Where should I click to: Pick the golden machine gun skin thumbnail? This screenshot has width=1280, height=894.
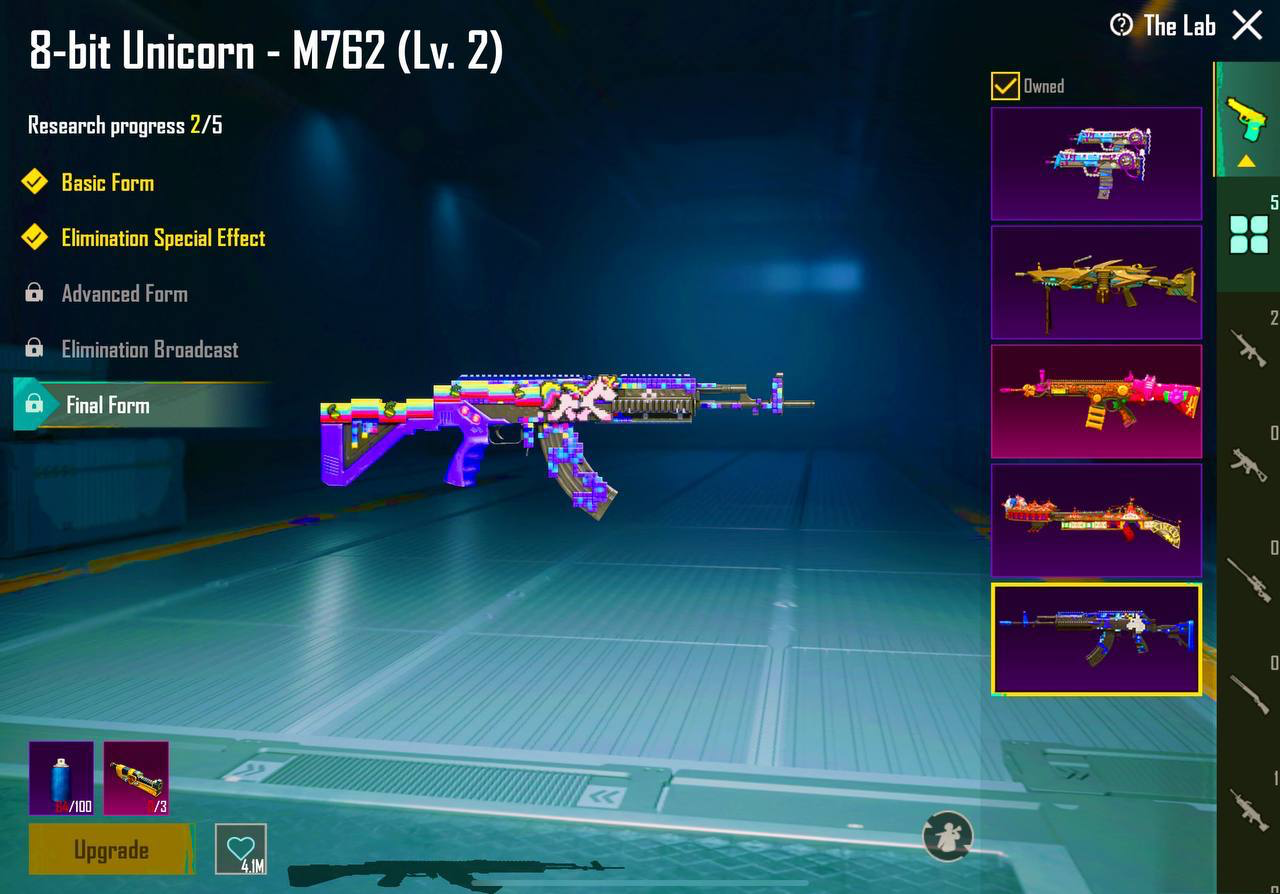point(1096,282)
